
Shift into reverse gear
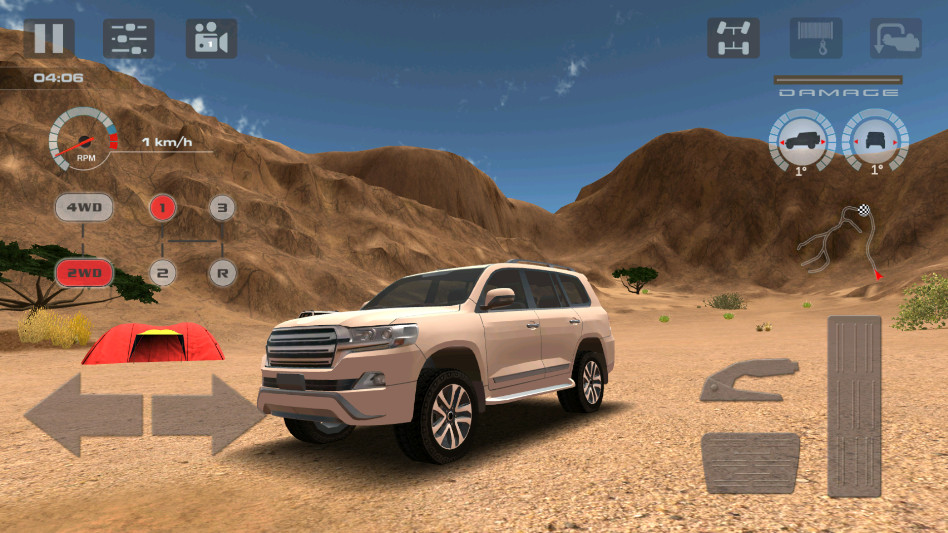(223, 271)
